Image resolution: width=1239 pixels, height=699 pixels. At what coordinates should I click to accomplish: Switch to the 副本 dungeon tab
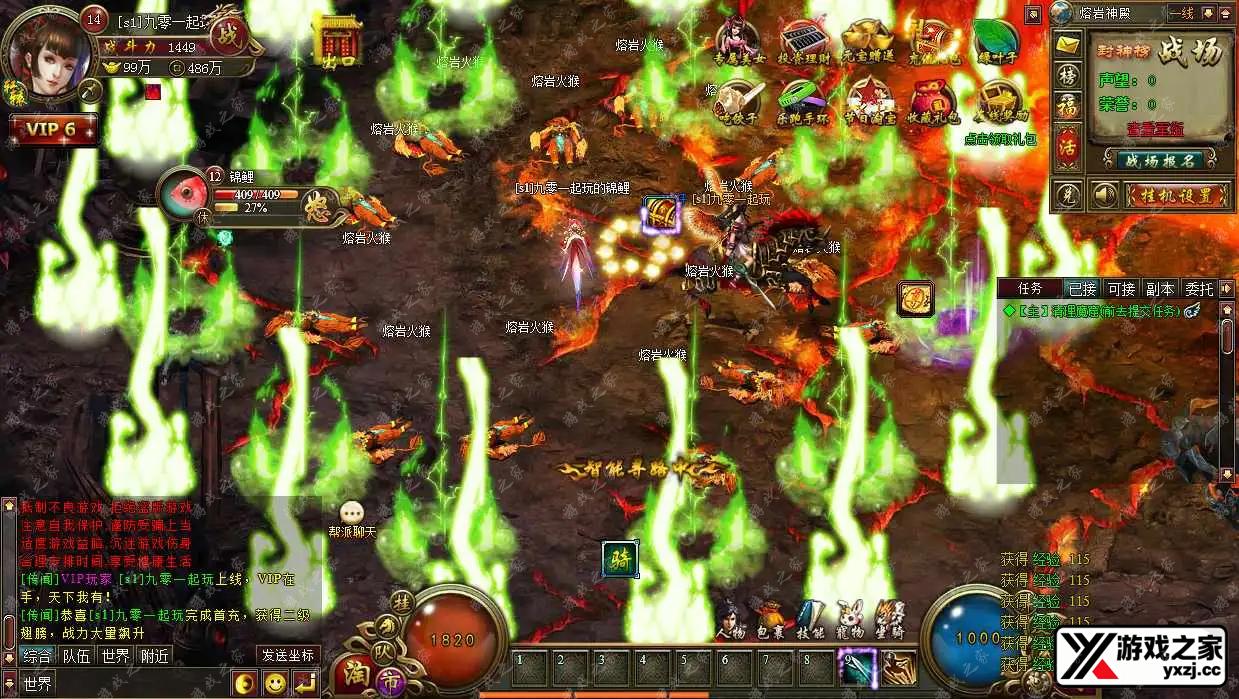(x=1160, y=289)
